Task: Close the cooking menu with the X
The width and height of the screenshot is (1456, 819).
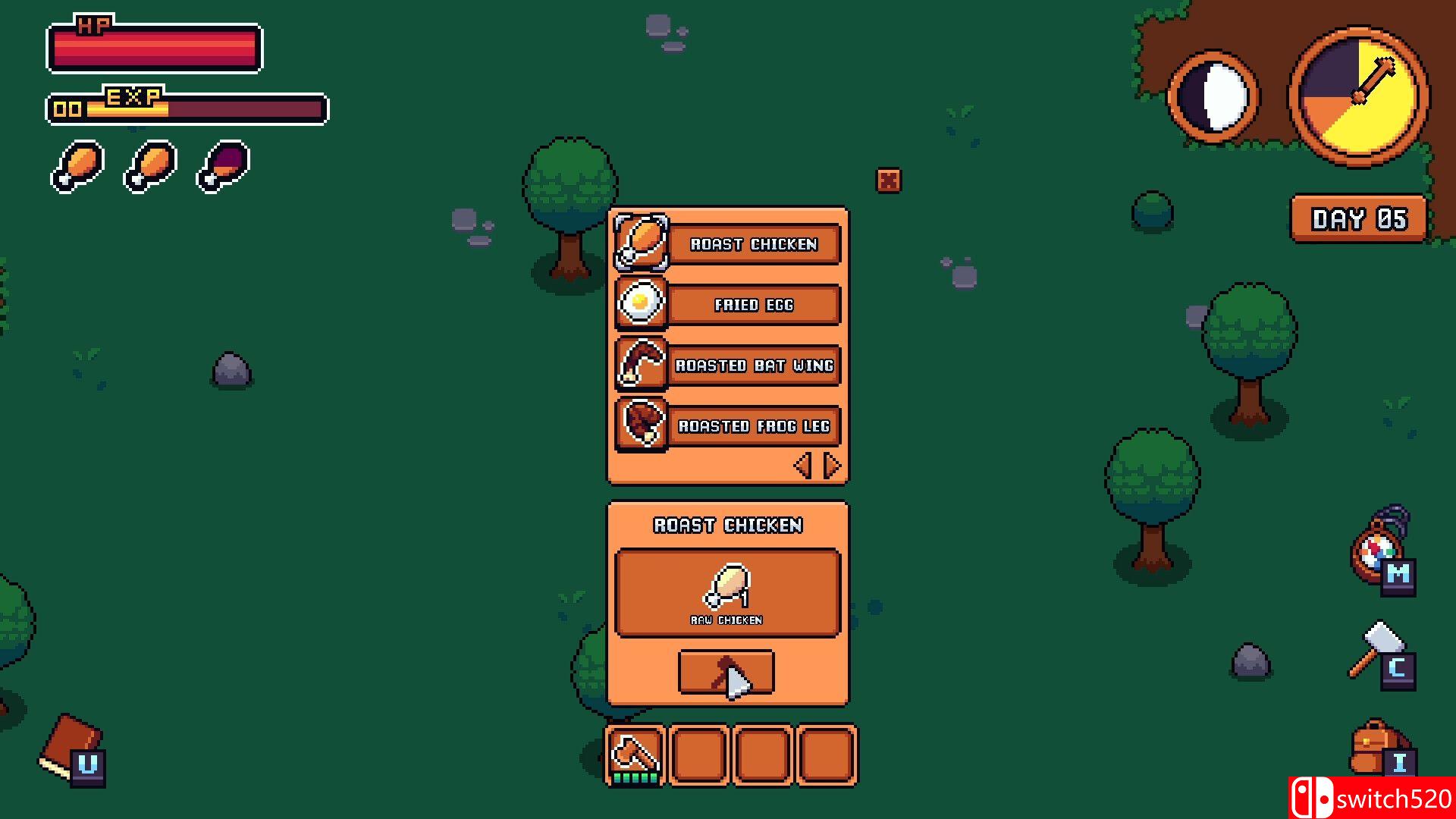Action: click(x=888, y=180)
